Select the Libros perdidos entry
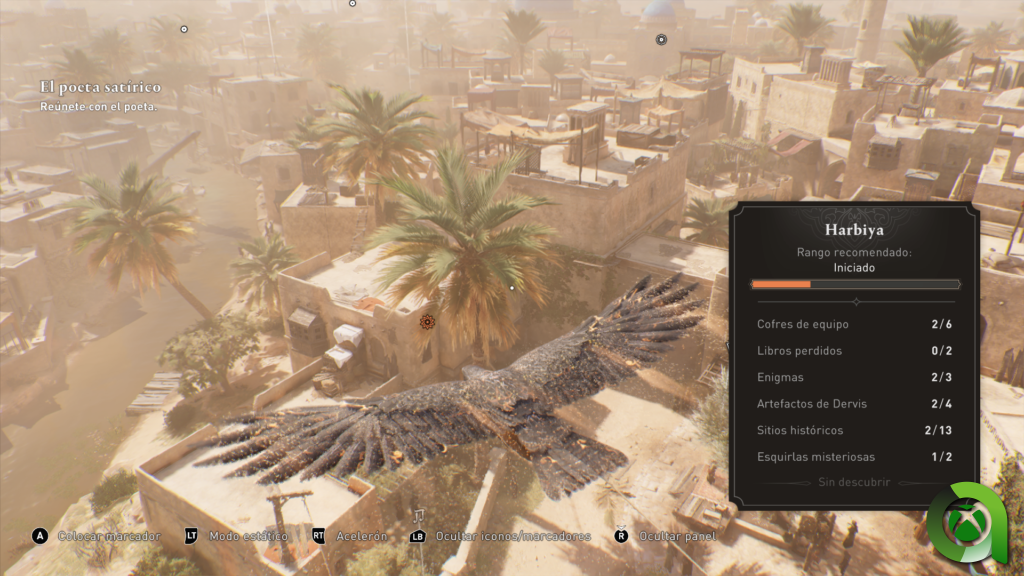 click(854, 351)
